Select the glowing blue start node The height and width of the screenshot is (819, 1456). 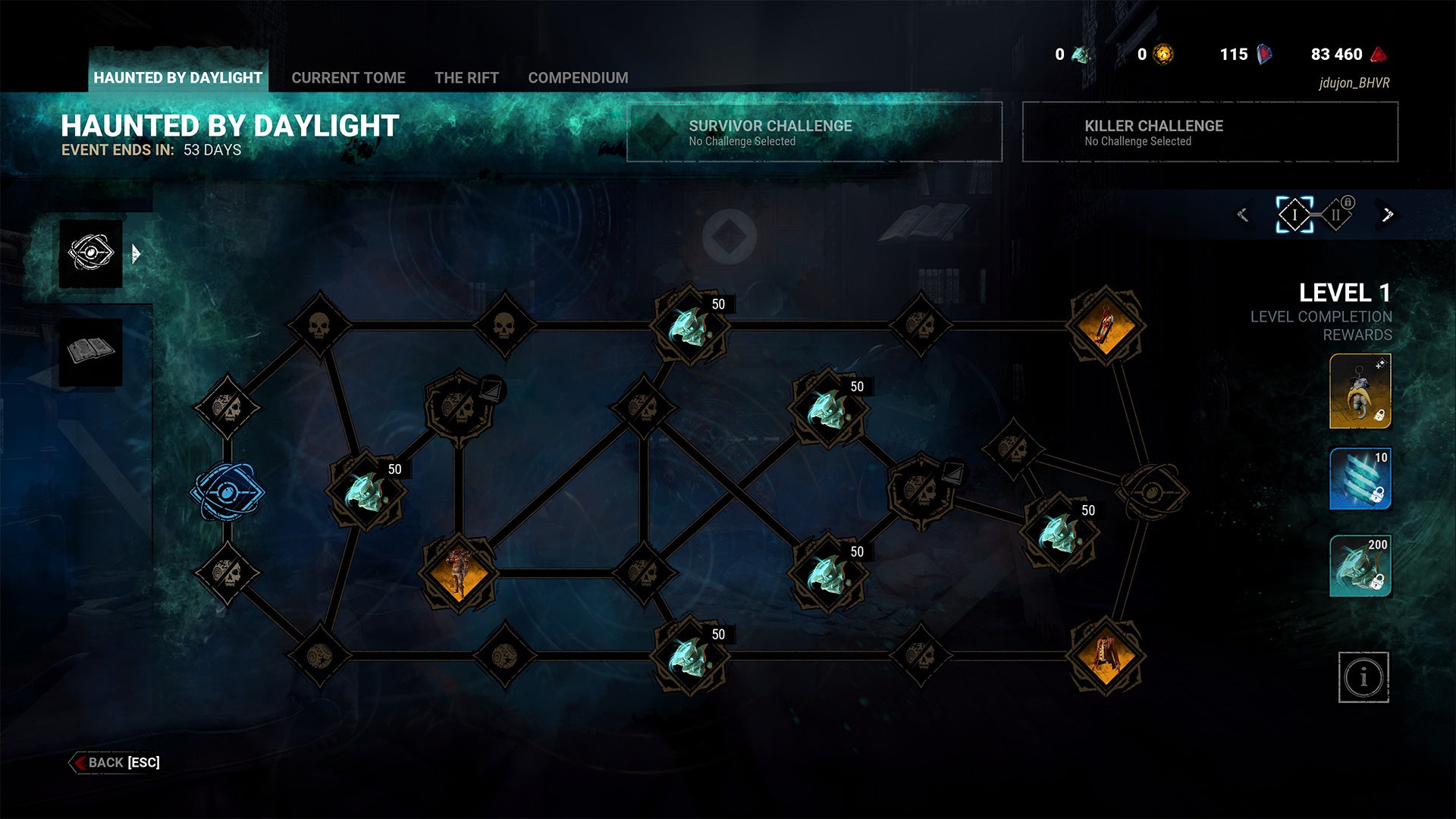click(227, 492)
